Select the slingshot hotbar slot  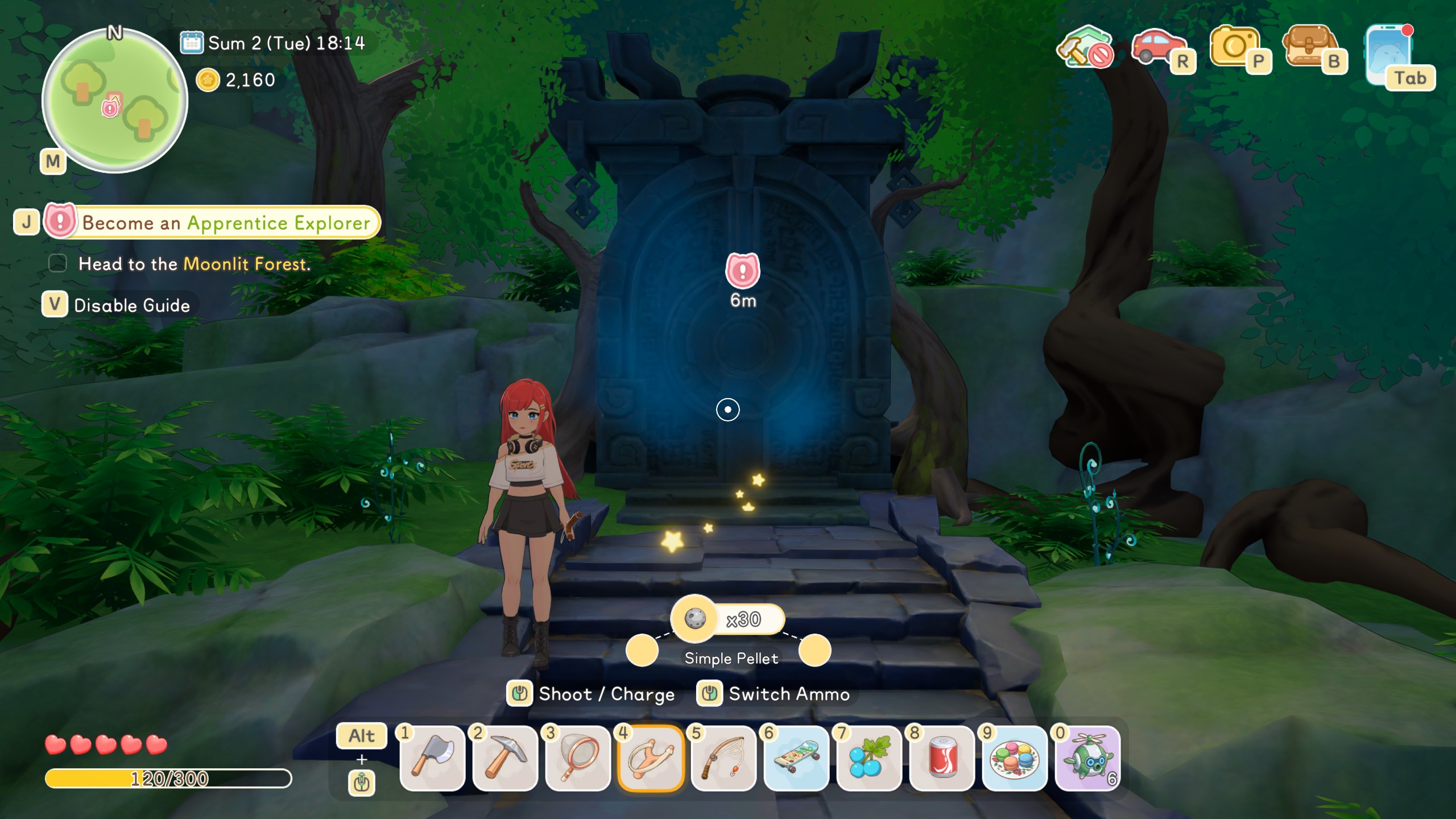click(651, 758)
